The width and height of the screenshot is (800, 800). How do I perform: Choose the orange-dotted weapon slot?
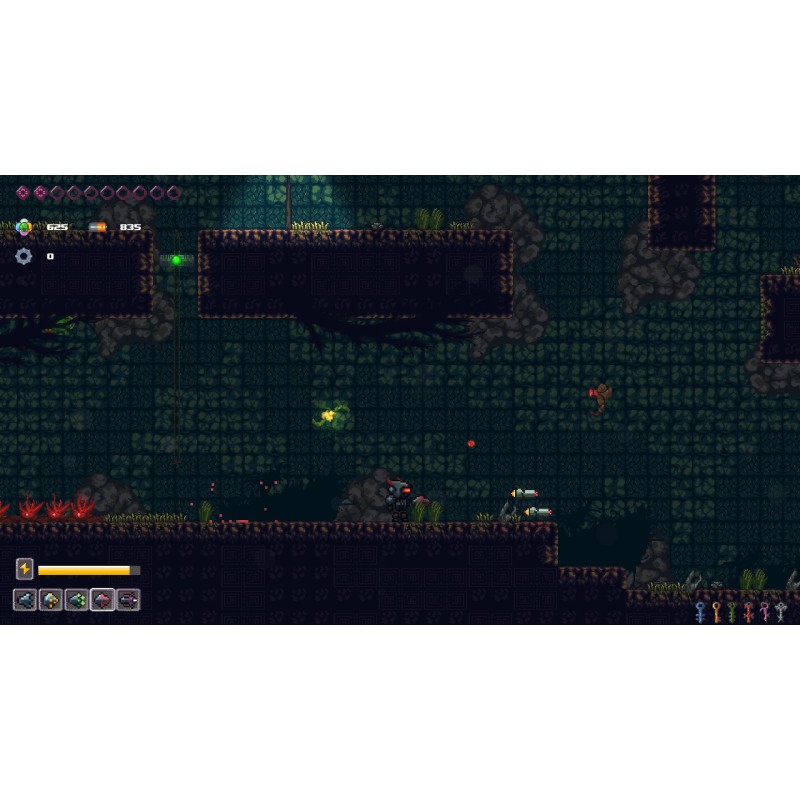(x=50, y=600)
